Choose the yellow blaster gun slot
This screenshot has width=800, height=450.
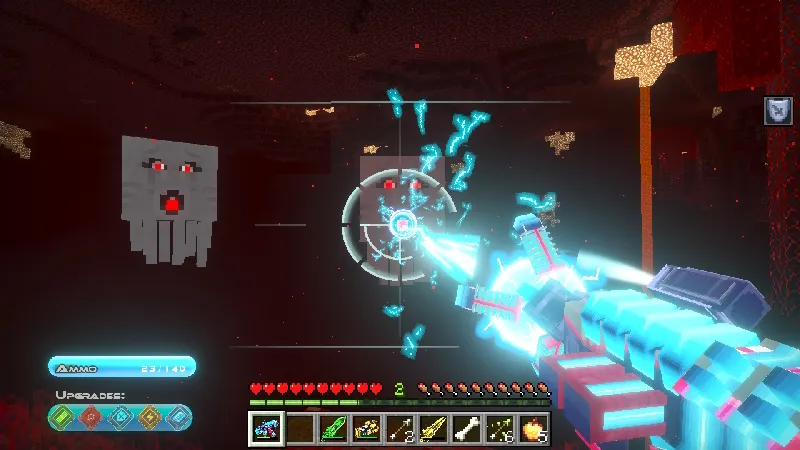tap(367, 429)
